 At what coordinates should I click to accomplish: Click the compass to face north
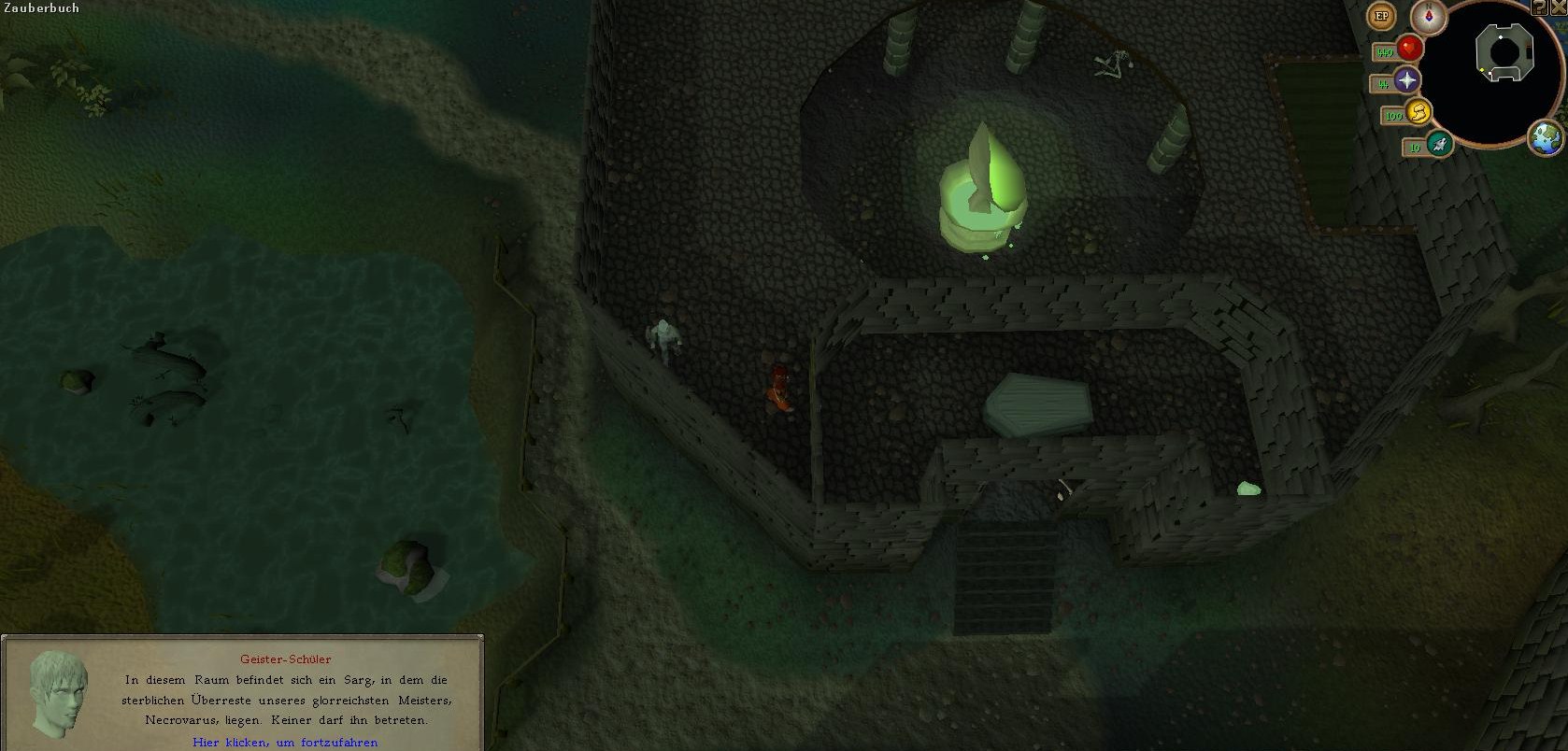click(x=1428, y=16)
